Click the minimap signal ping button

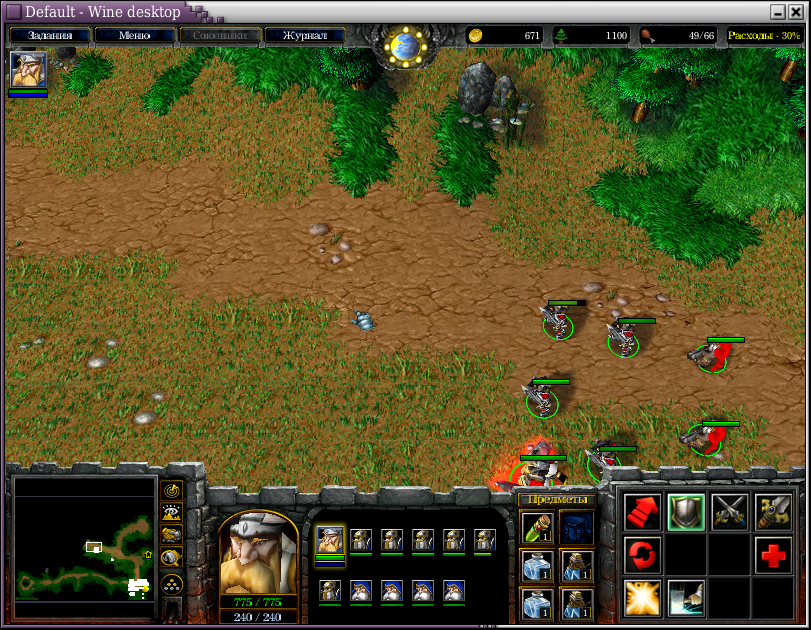point(171,492)
